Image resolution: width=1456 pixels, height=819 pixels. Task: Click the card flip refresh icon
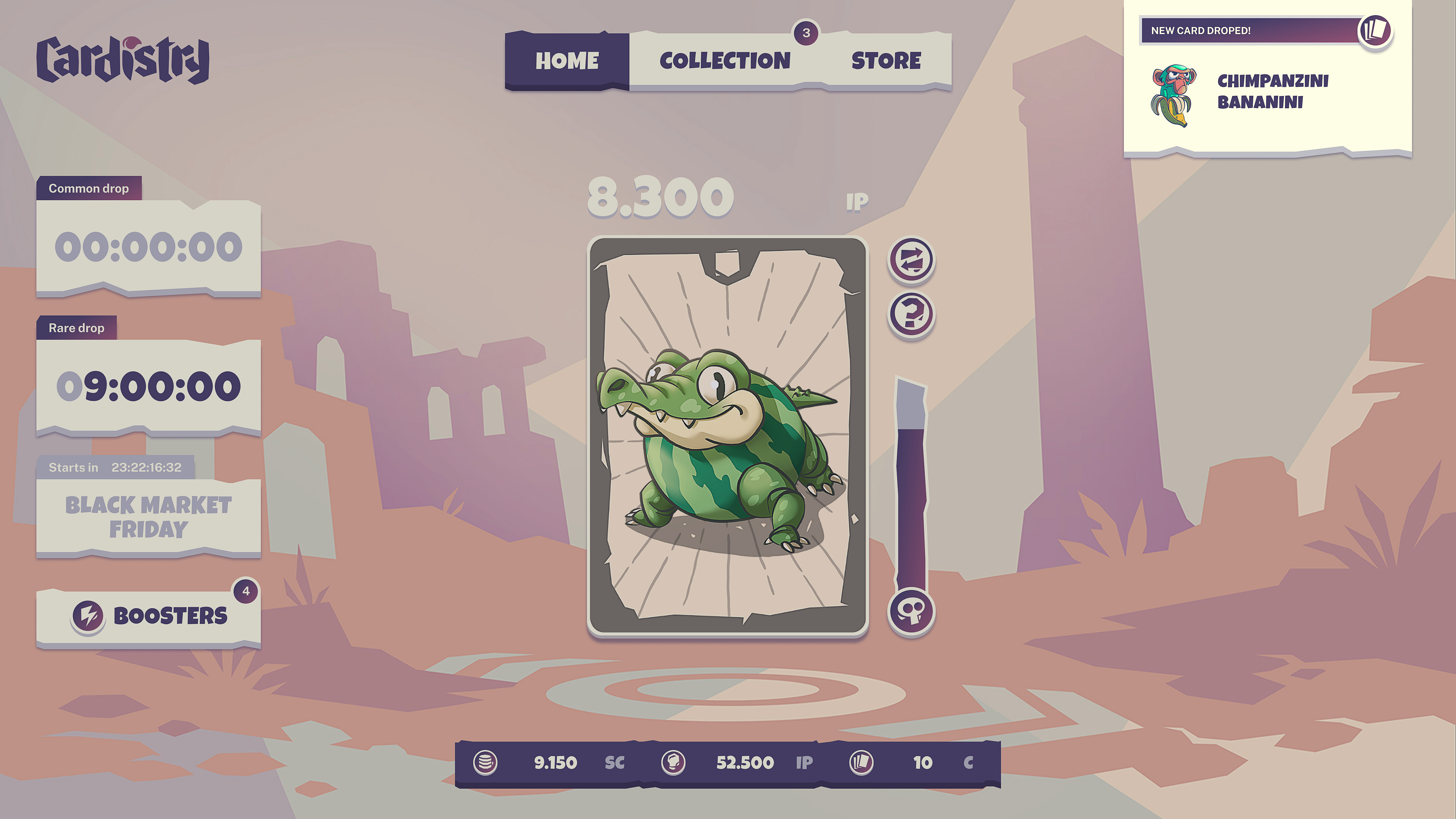tap(912, 260)
